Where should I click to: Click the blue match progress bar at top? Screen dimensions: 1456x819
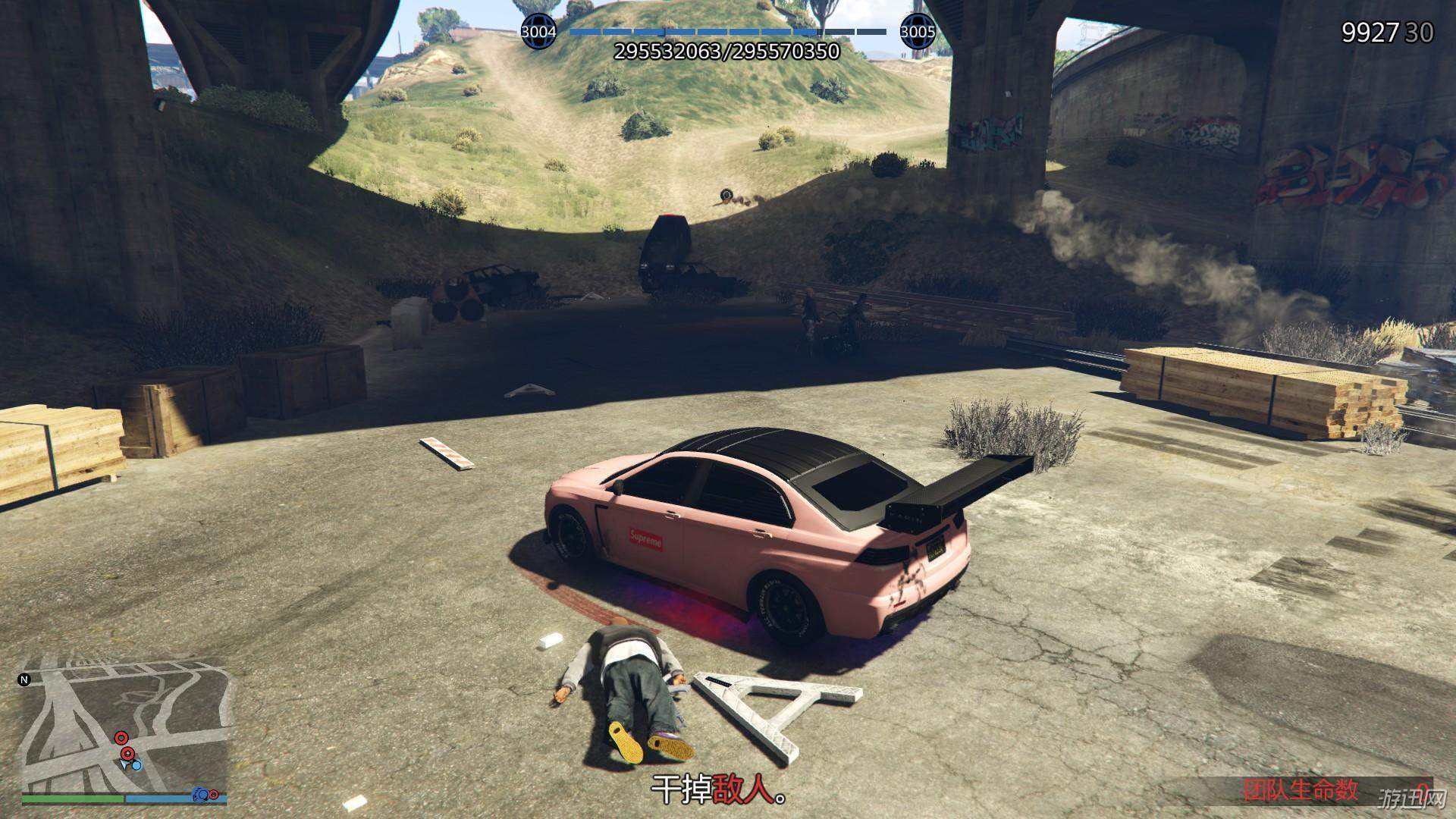728,33
